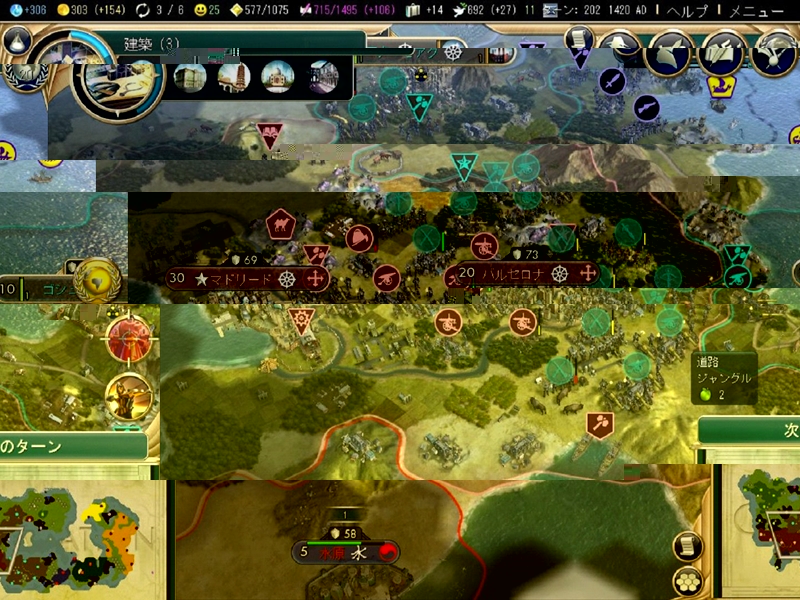Open the 建築 production research panel
Viewport: 800px width, 600px height.
click(152, 43)
